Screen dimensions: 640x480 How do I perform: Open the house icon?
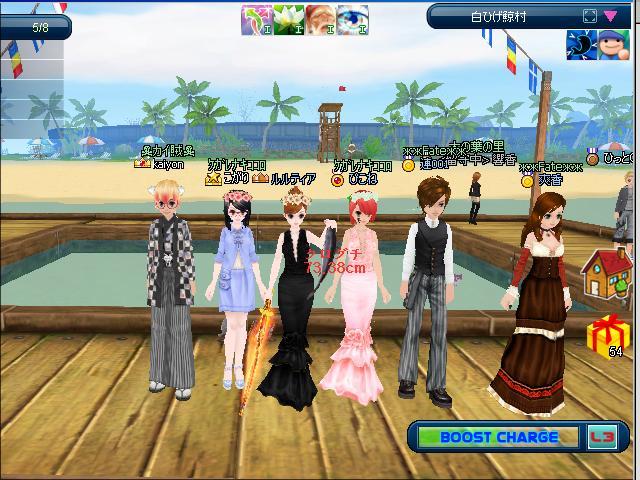pyautogui.click(x=605, y=275)
